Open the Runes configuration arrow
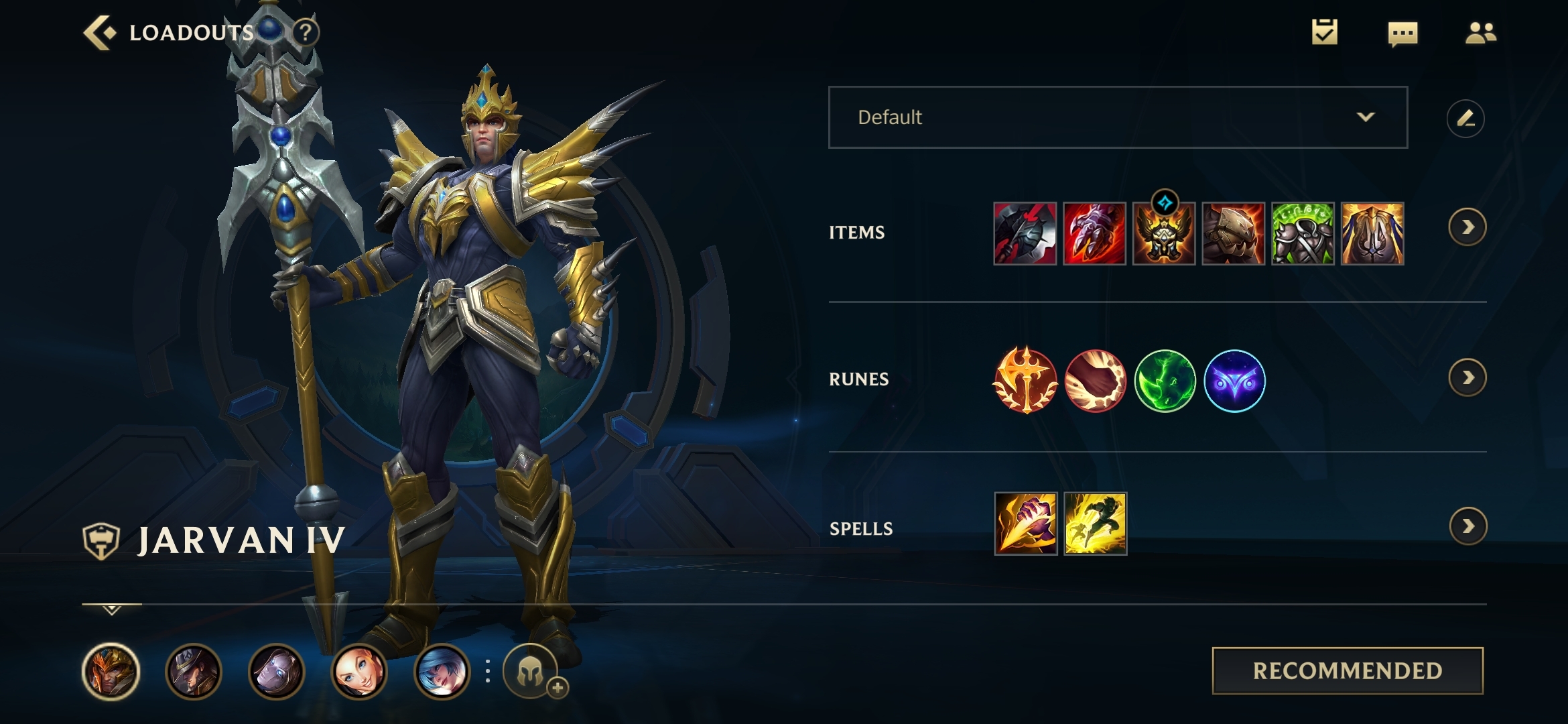 [x=1467, y=378]
